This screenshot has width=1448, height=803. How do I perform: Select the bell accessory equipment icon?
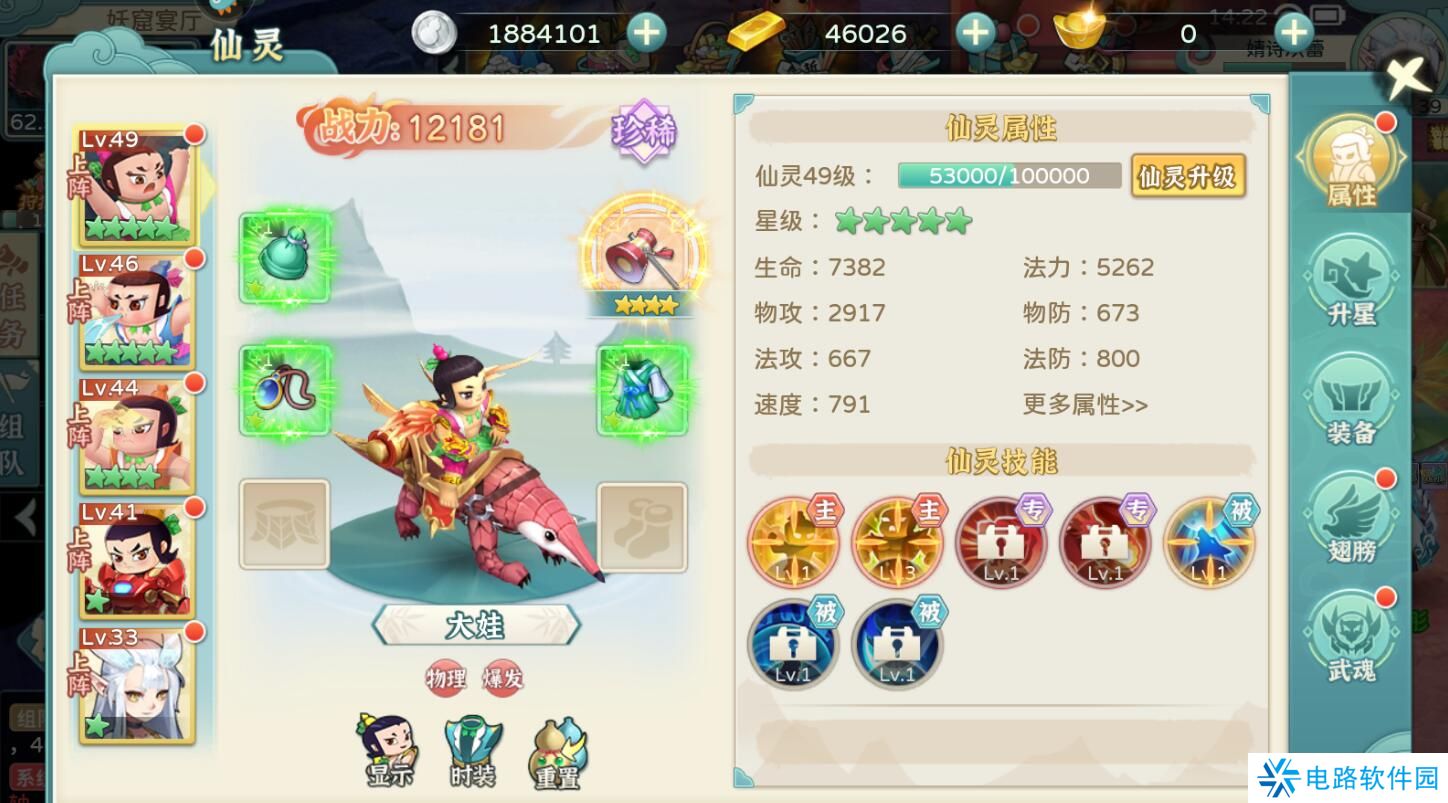(x=283, y=258)
